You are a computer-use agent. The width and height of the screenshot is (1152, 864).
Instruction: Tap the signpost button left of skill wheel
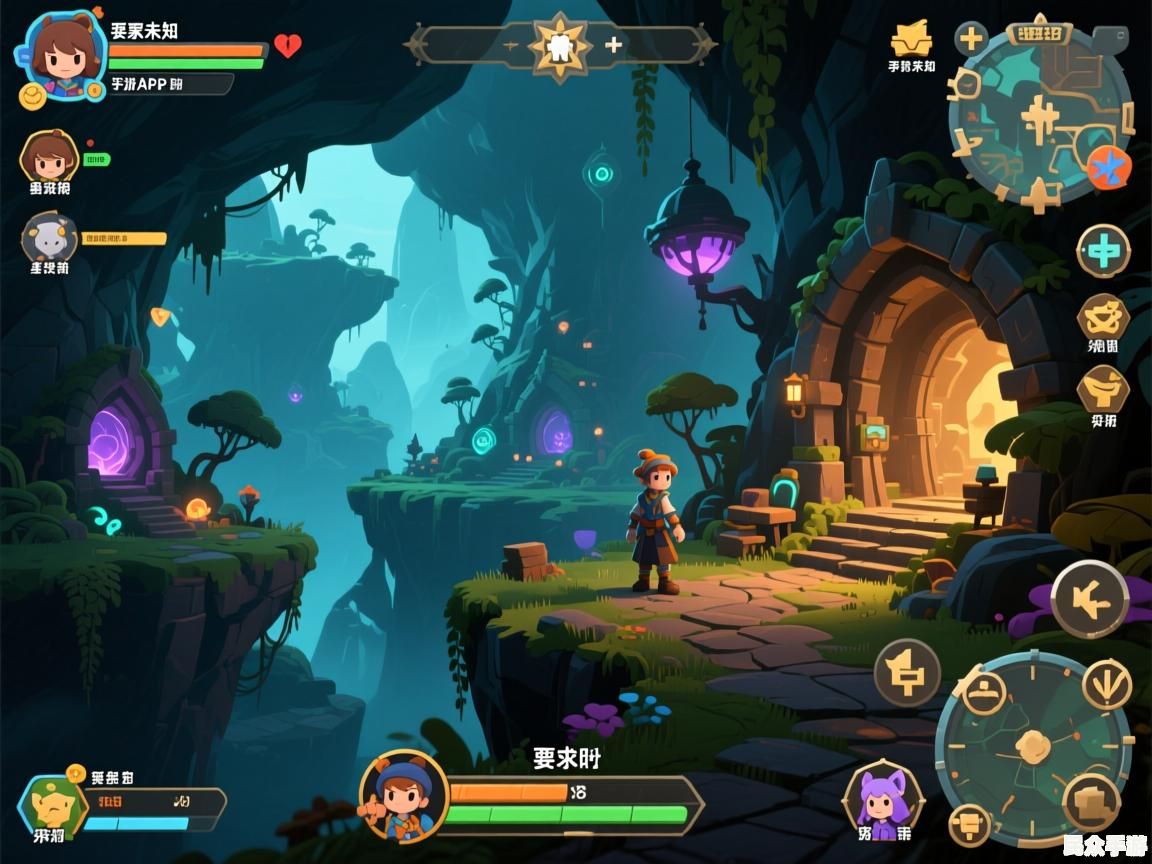coord(907,672)
